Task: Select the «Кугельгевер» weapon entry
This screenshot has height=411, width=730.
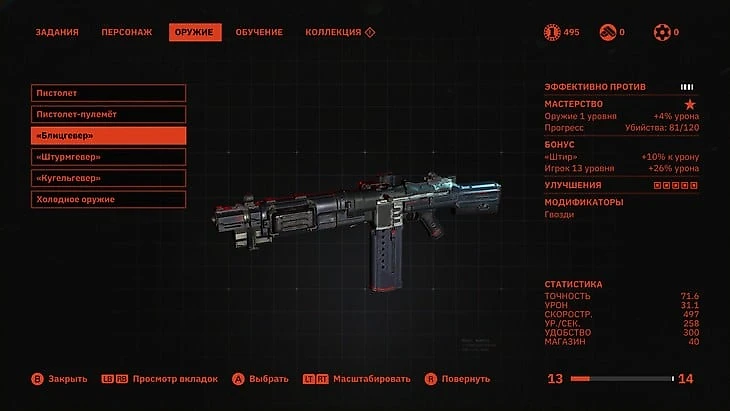Action: click(108, 178)
